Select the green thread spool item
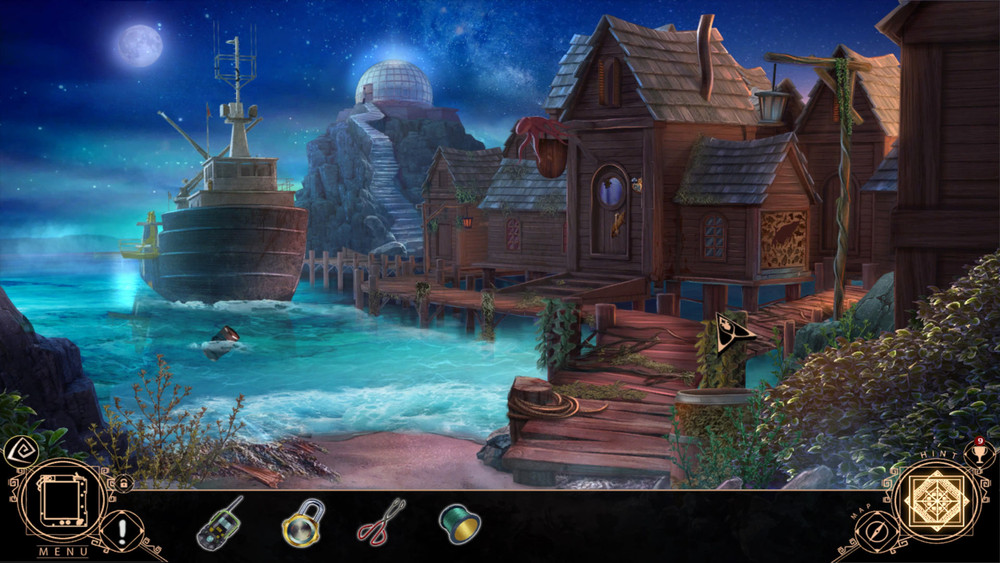1000x563 pixels. tap(459, 522)
